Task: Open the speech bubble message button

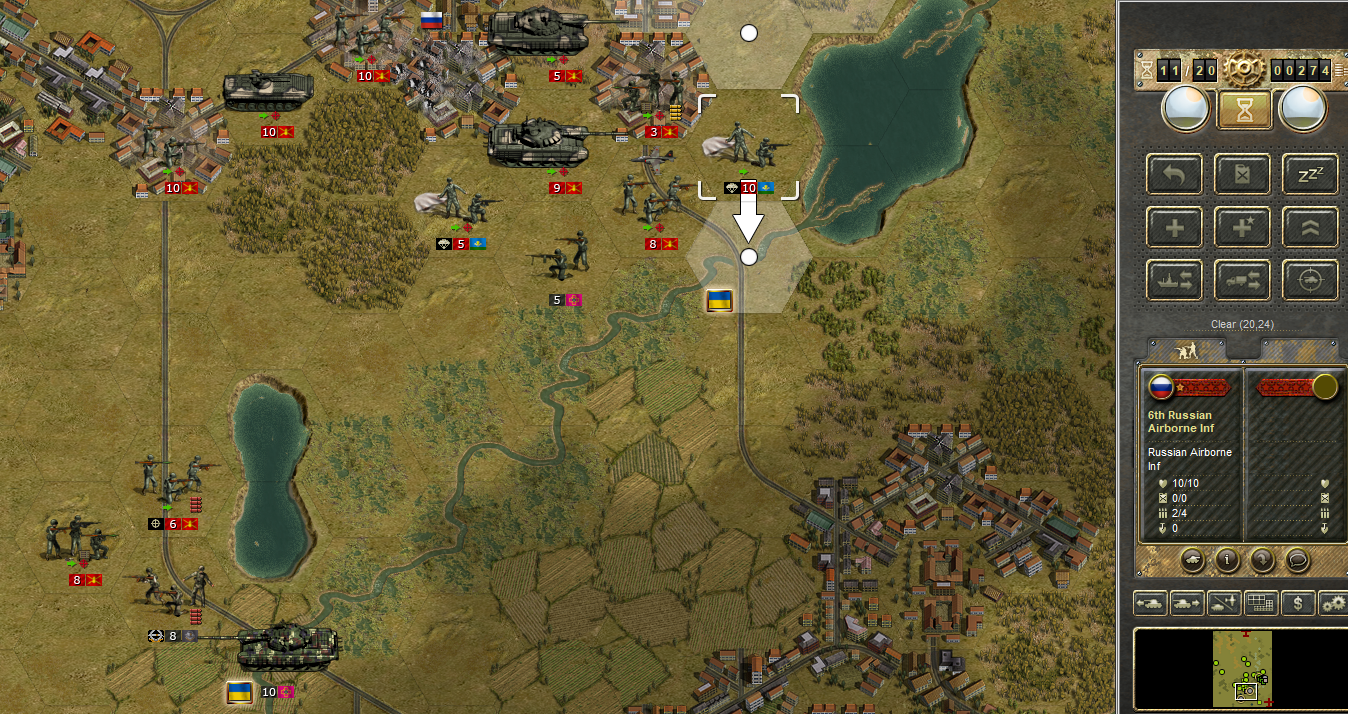Action: [x=1297, y=559]
